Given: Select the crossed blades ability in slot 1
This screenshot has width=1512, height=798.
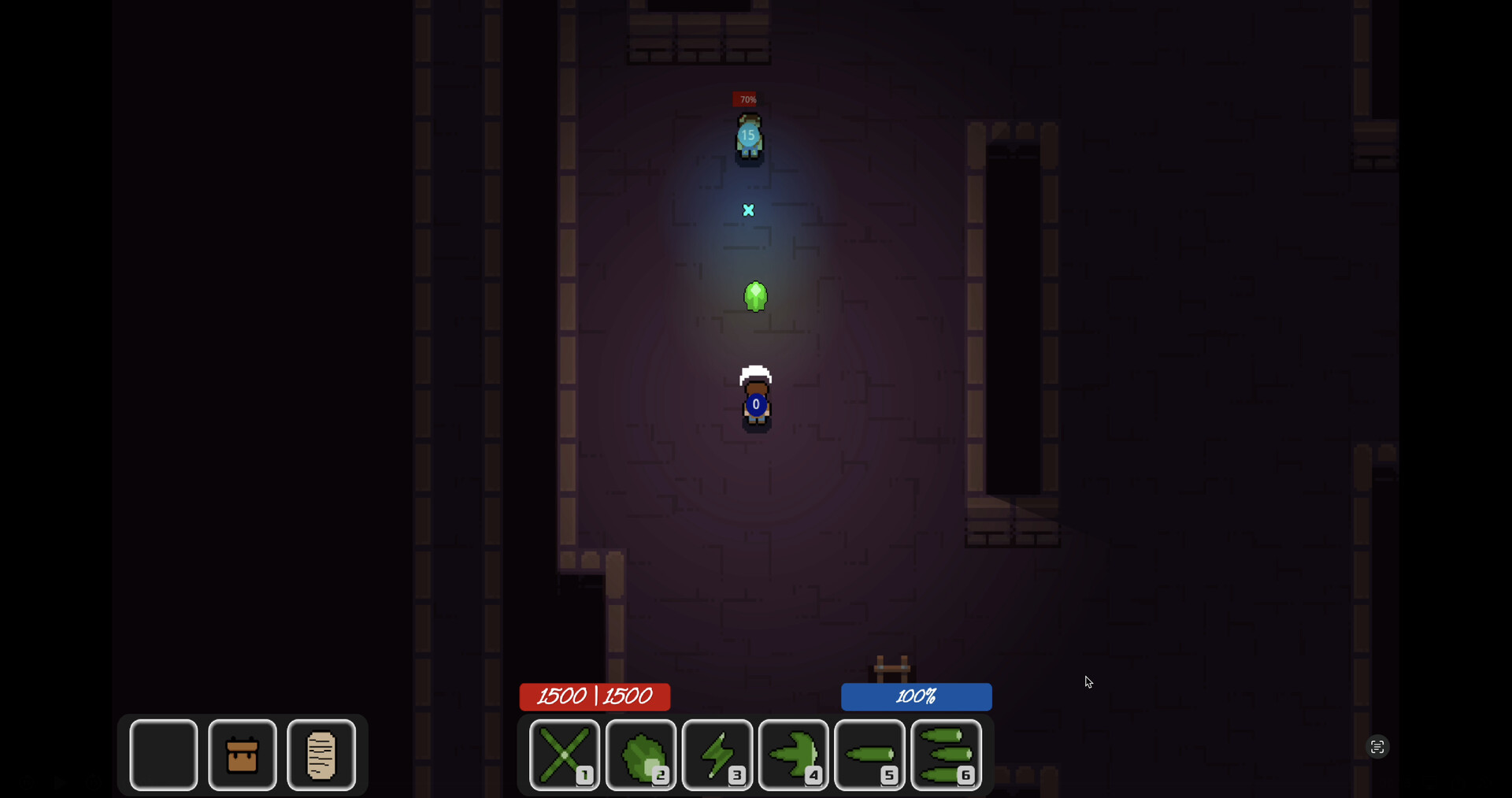Looking at the screenshot, I should [564, 755].
